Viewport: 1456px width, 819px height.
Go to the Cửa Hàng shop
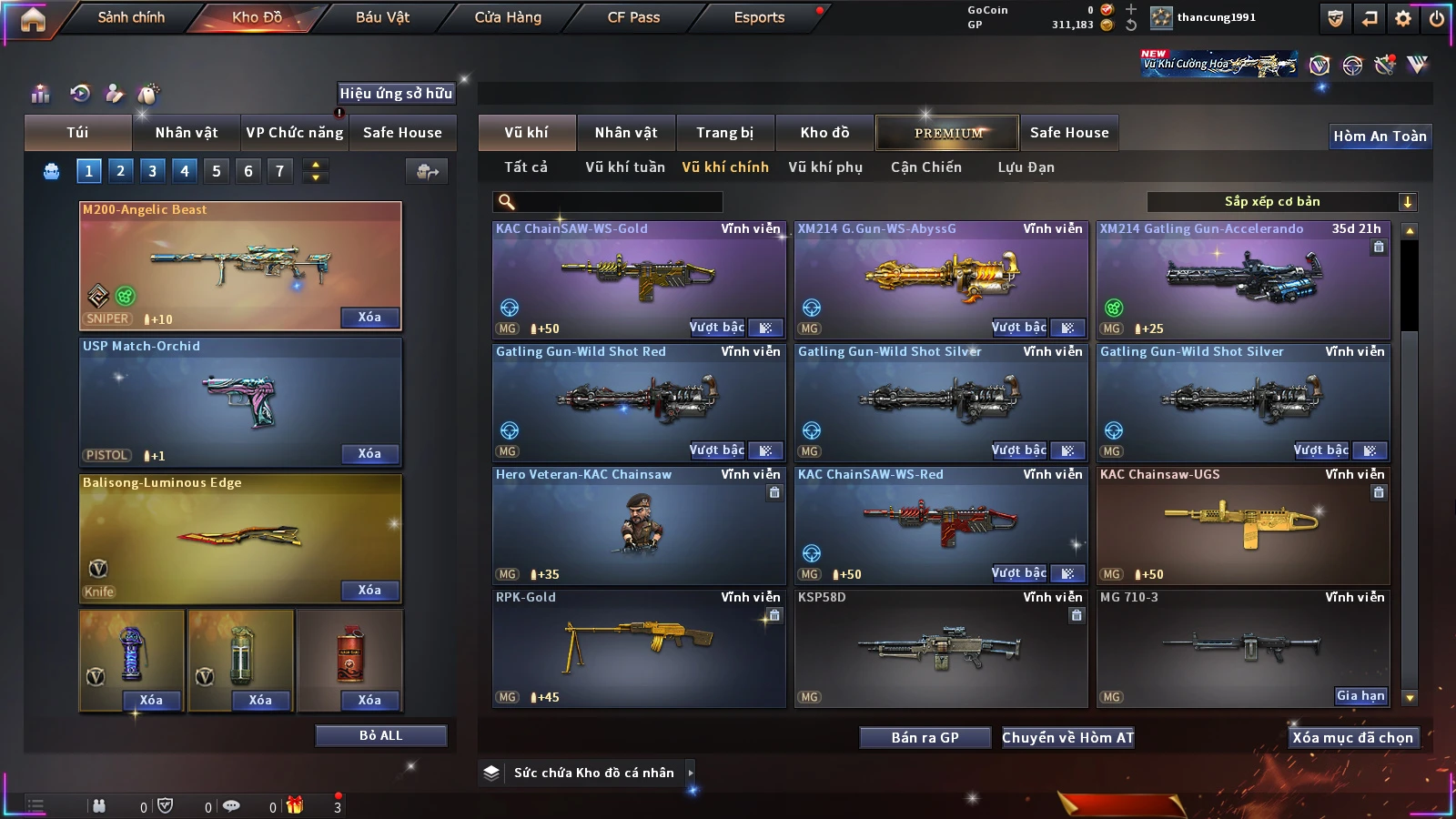tap(508, 17)
